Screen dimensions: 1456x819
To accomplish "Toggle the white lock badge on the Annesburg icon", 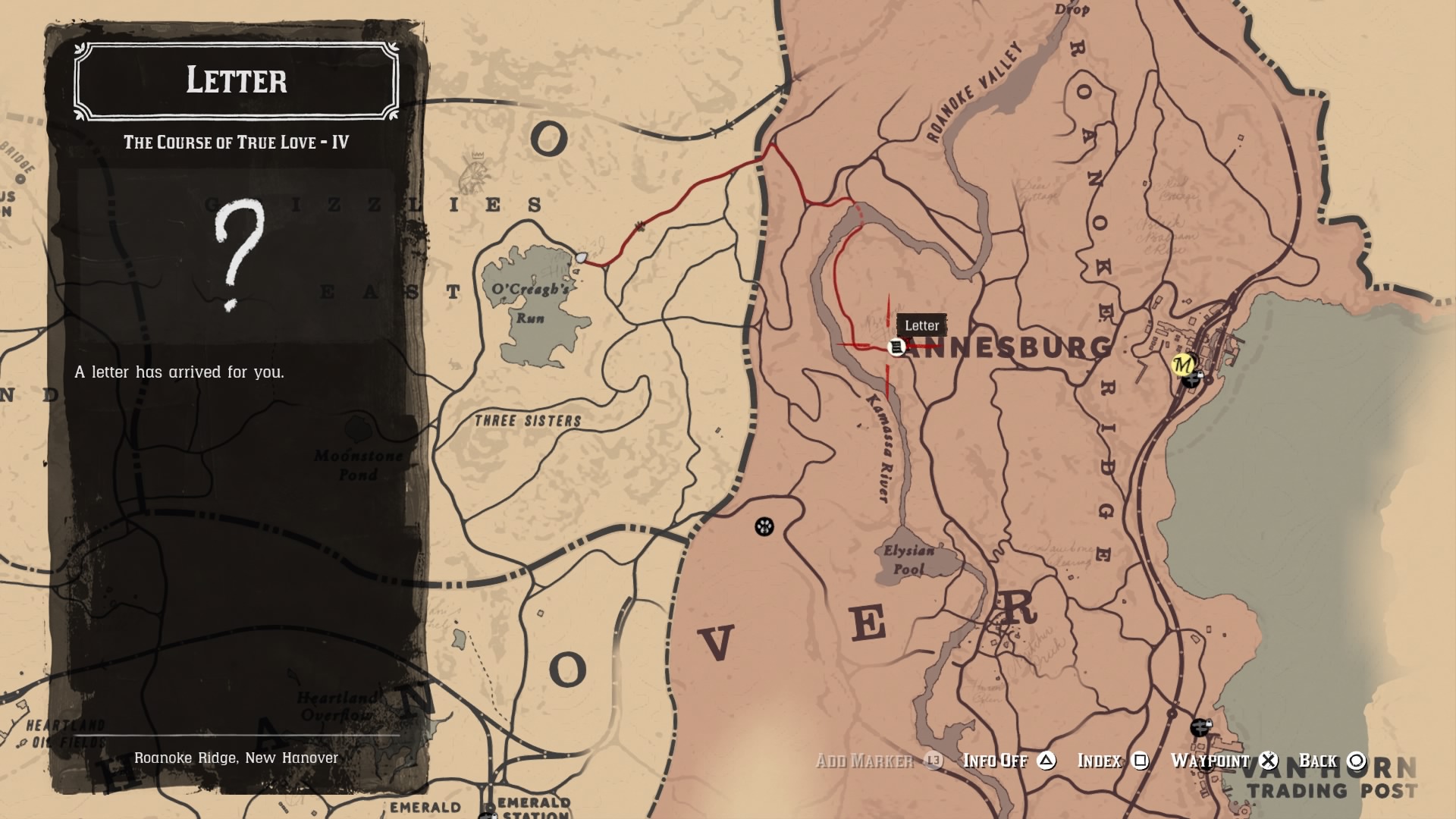I will (1200, 375).
